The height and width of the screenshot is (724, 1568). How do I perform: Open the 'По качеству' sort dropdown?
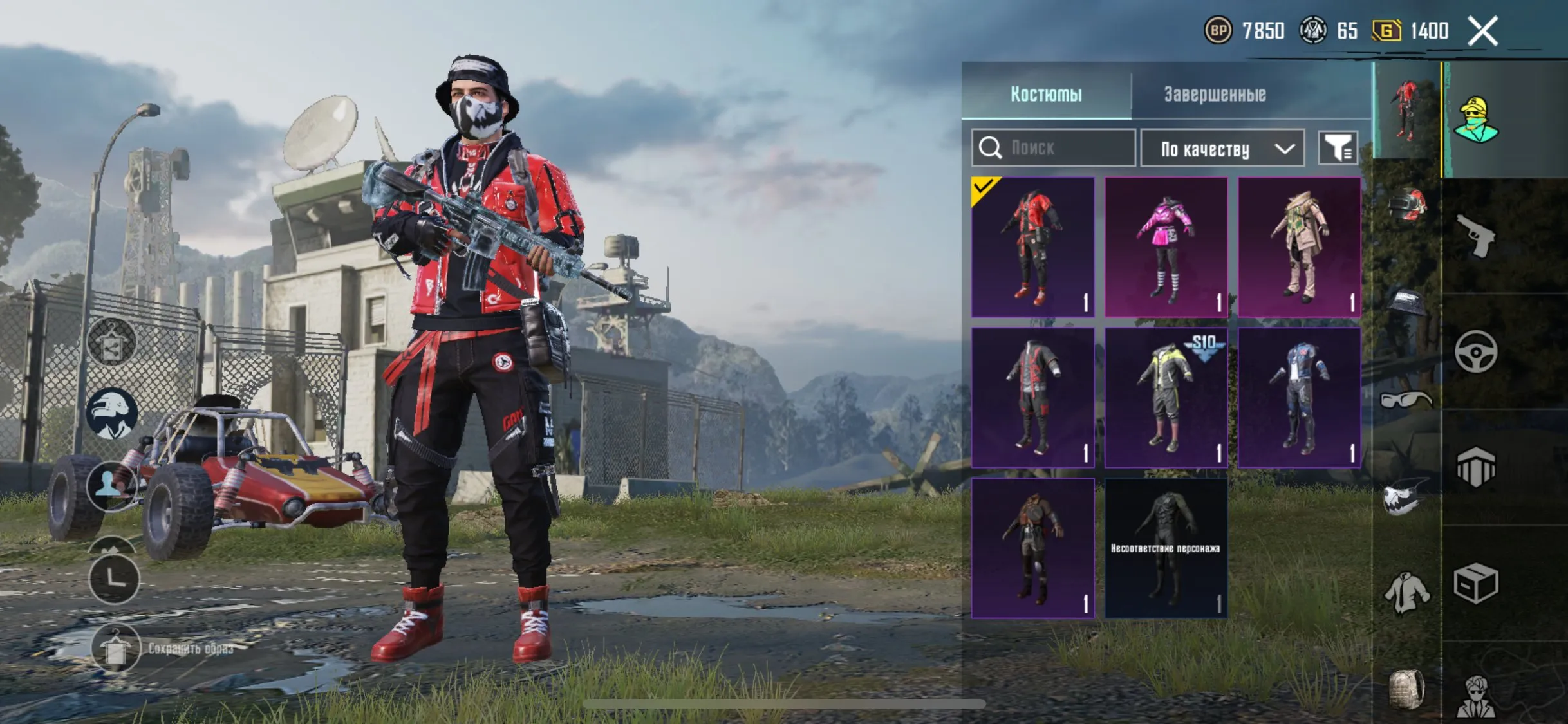[1222, 148]
